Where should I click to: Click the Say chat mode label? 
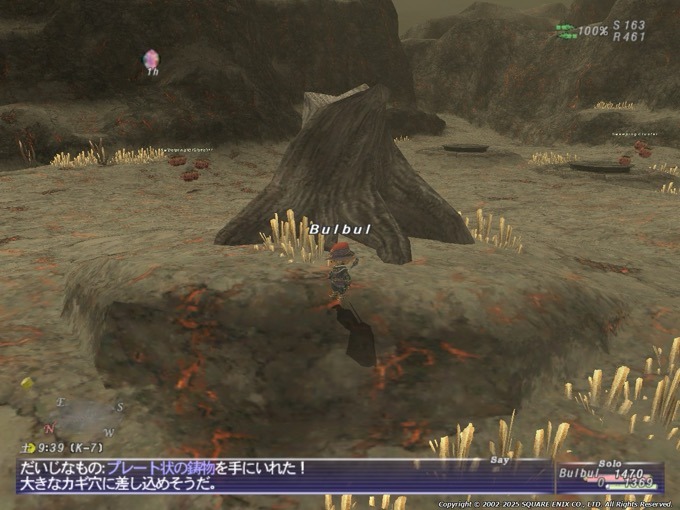tap(500, 461)
